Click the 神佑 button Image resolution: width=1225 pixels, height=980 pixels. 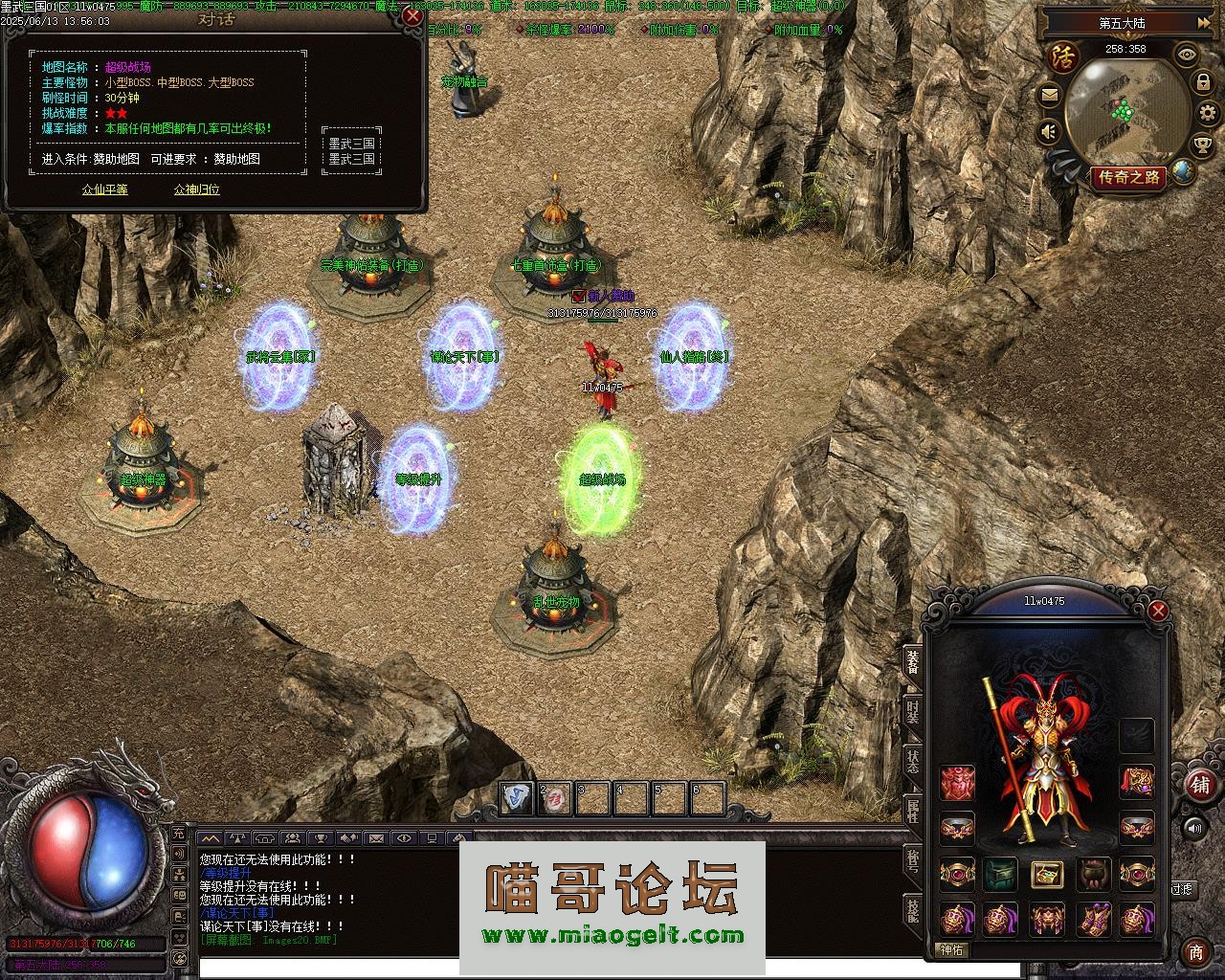[953, 950]
